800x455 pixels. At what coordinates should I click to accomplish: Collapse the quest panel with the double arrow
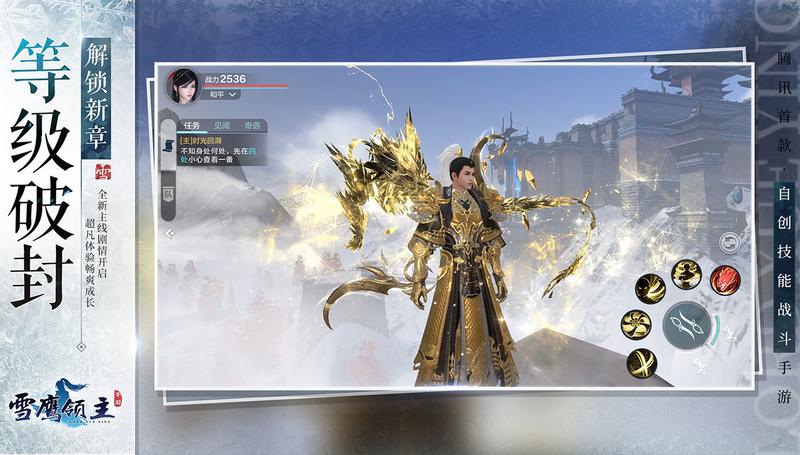(x=169, y=232)
